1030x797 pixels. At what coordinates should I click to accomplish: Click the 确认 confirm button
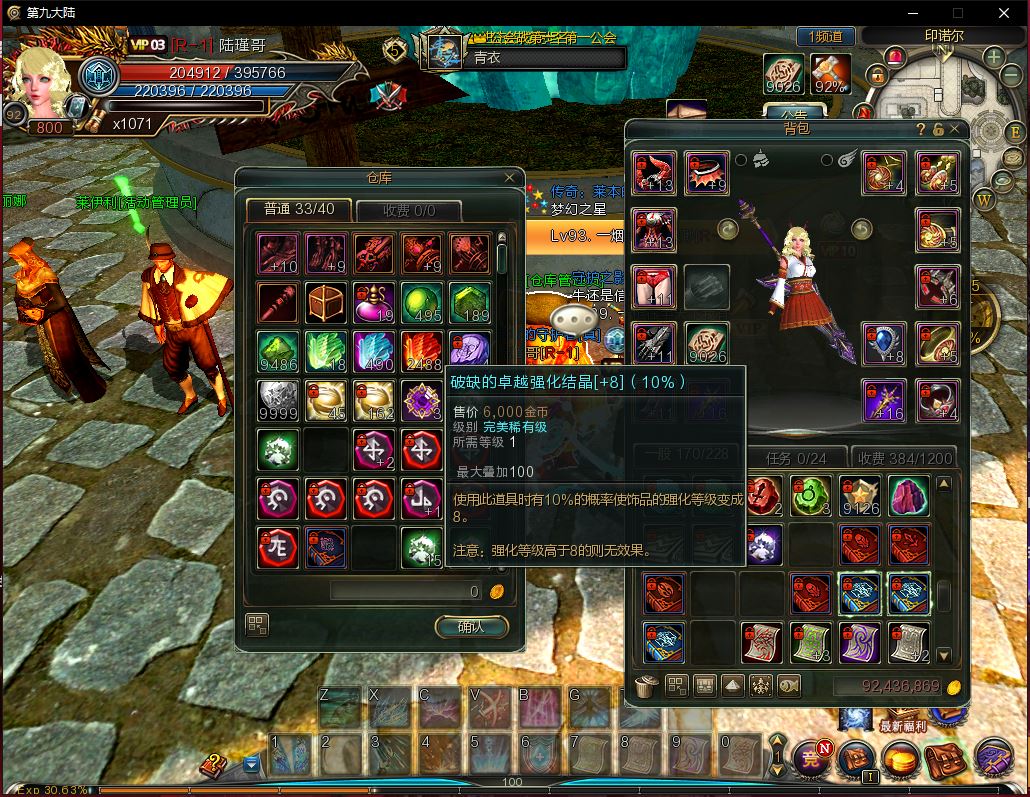pyautogui.click(x=471, y=627)
